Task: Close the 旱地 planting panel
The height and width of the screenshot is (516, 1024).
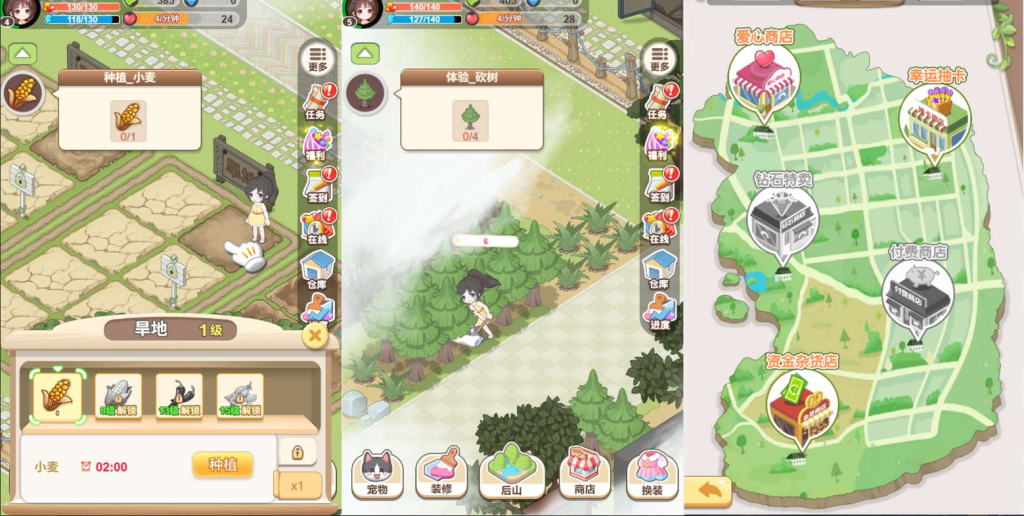Action: [315, 336]
